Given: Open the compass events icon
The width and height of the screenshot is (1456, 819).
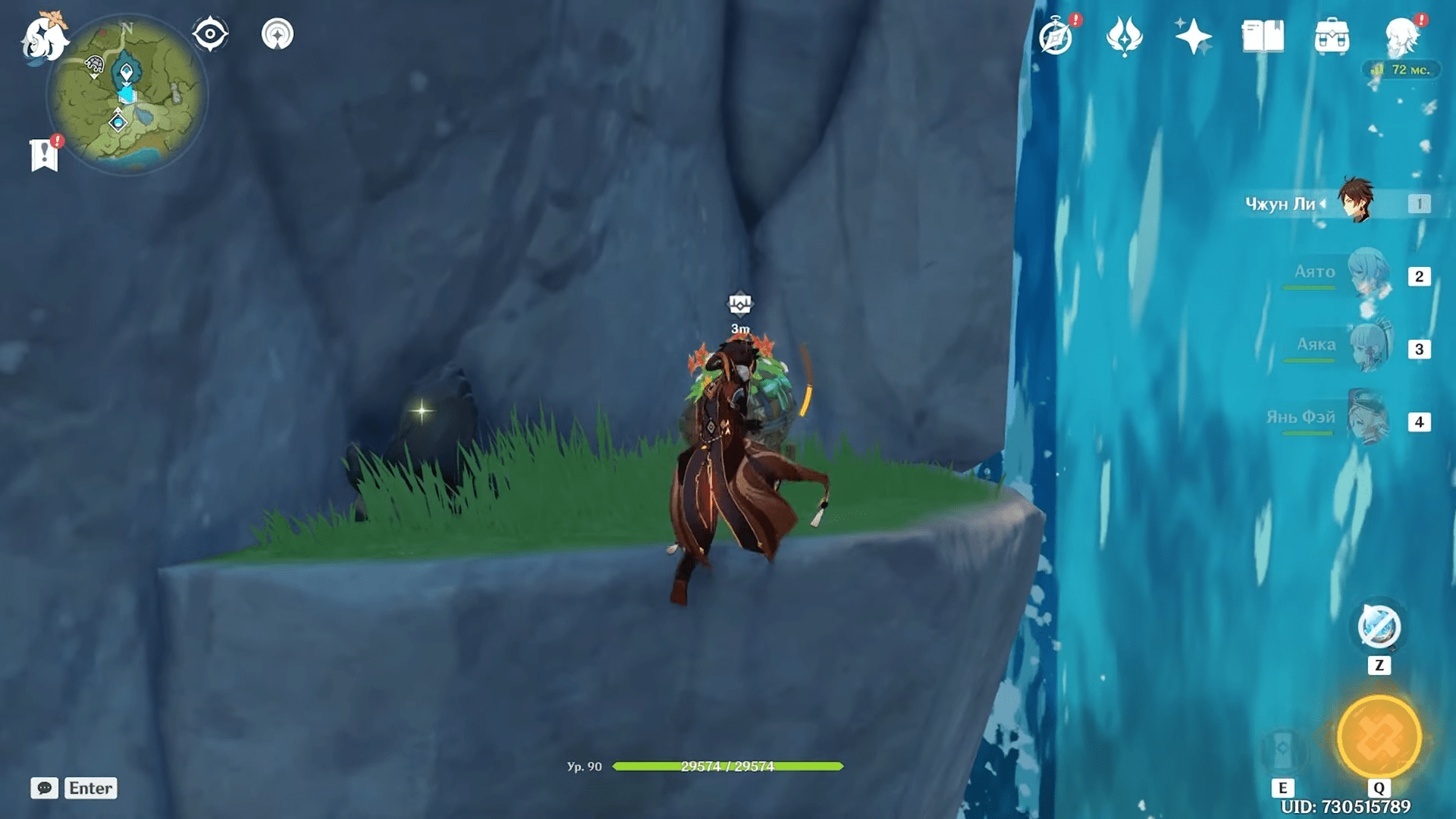Looking at the screenshot, I should (1056, 37).
